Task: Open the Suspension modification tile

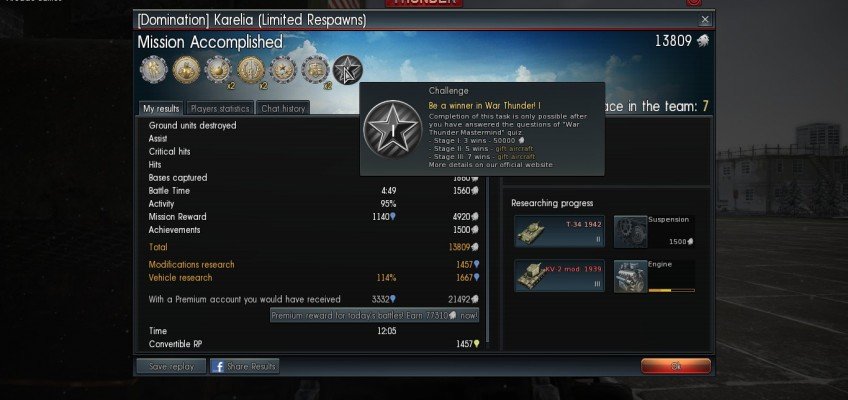Action: pos(654,231)
